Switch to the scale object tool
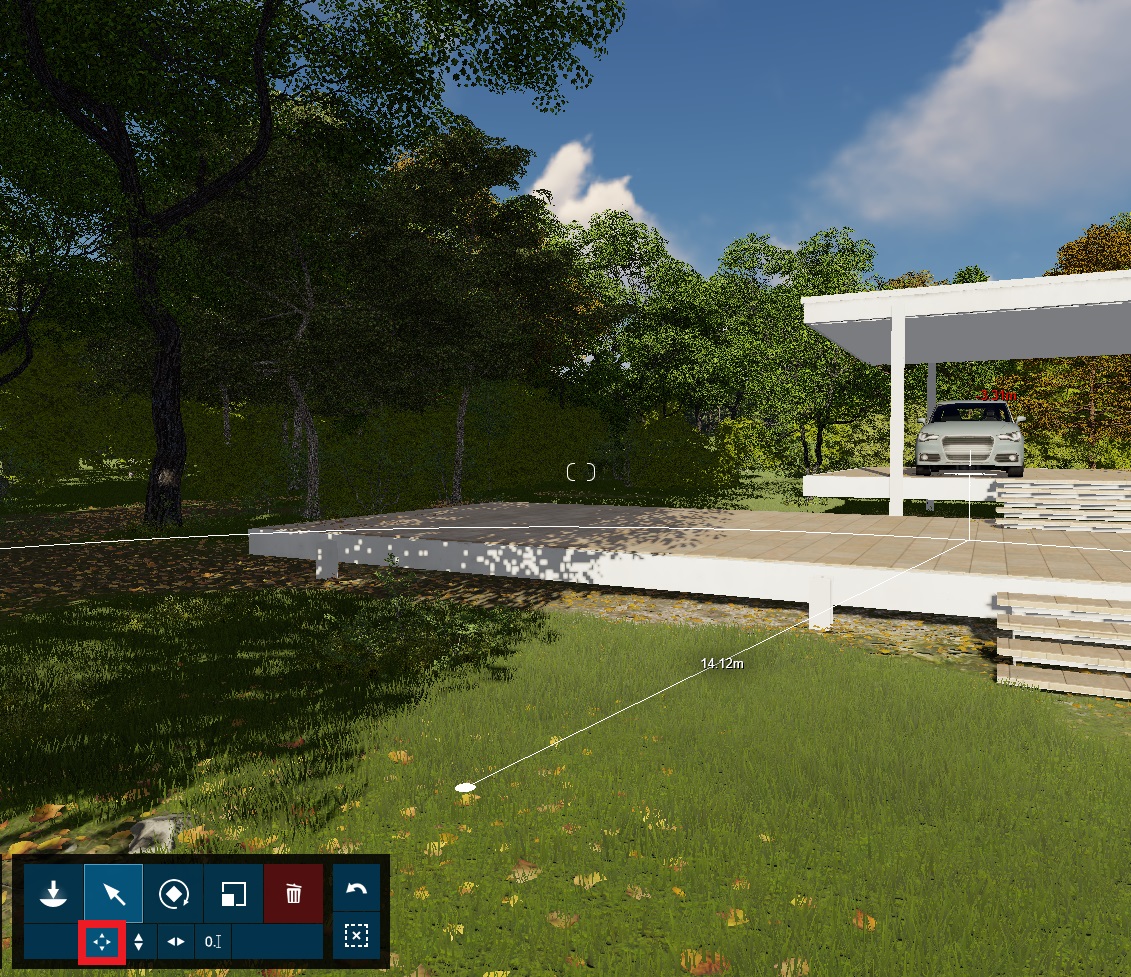 (233, 893)
